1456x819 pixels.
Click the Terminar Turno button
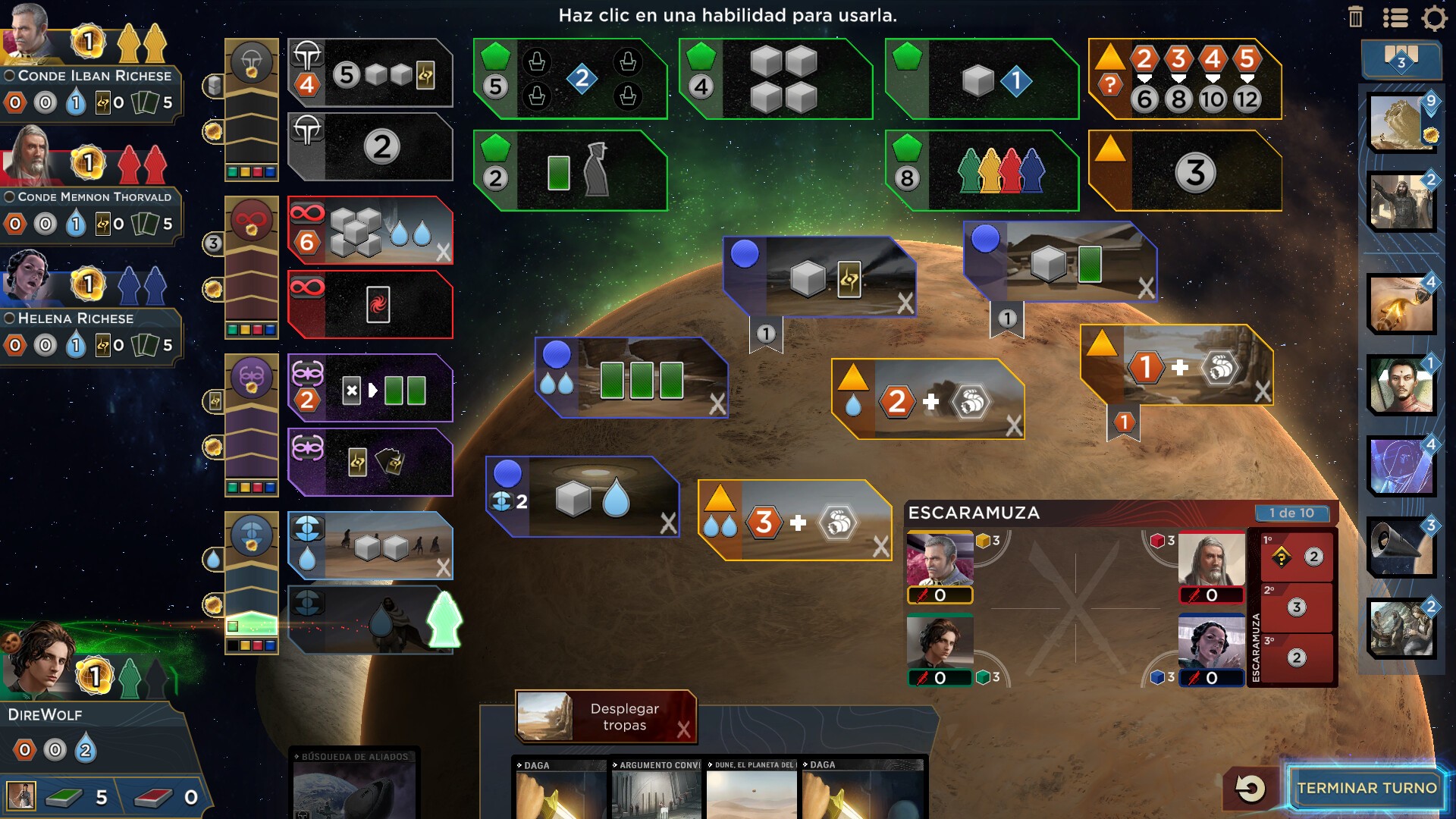point(1367,788)
